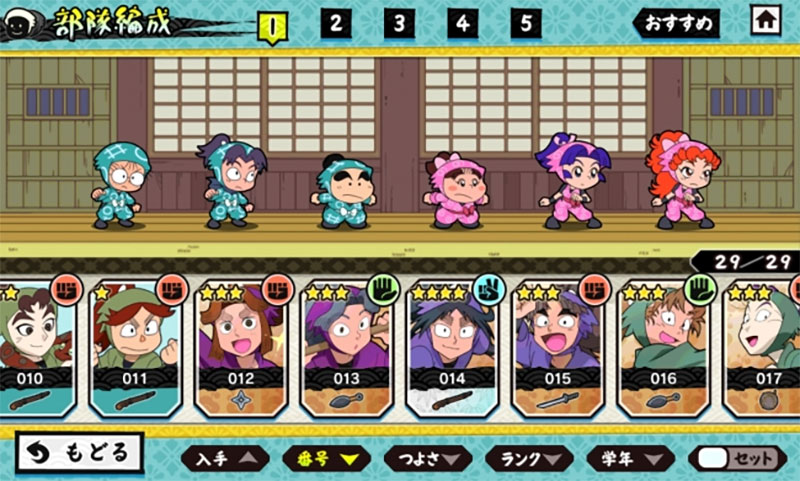Switch to squad tab 3
Image resolution: width=800 pixels, height=481 pixels.
[399, 23]
